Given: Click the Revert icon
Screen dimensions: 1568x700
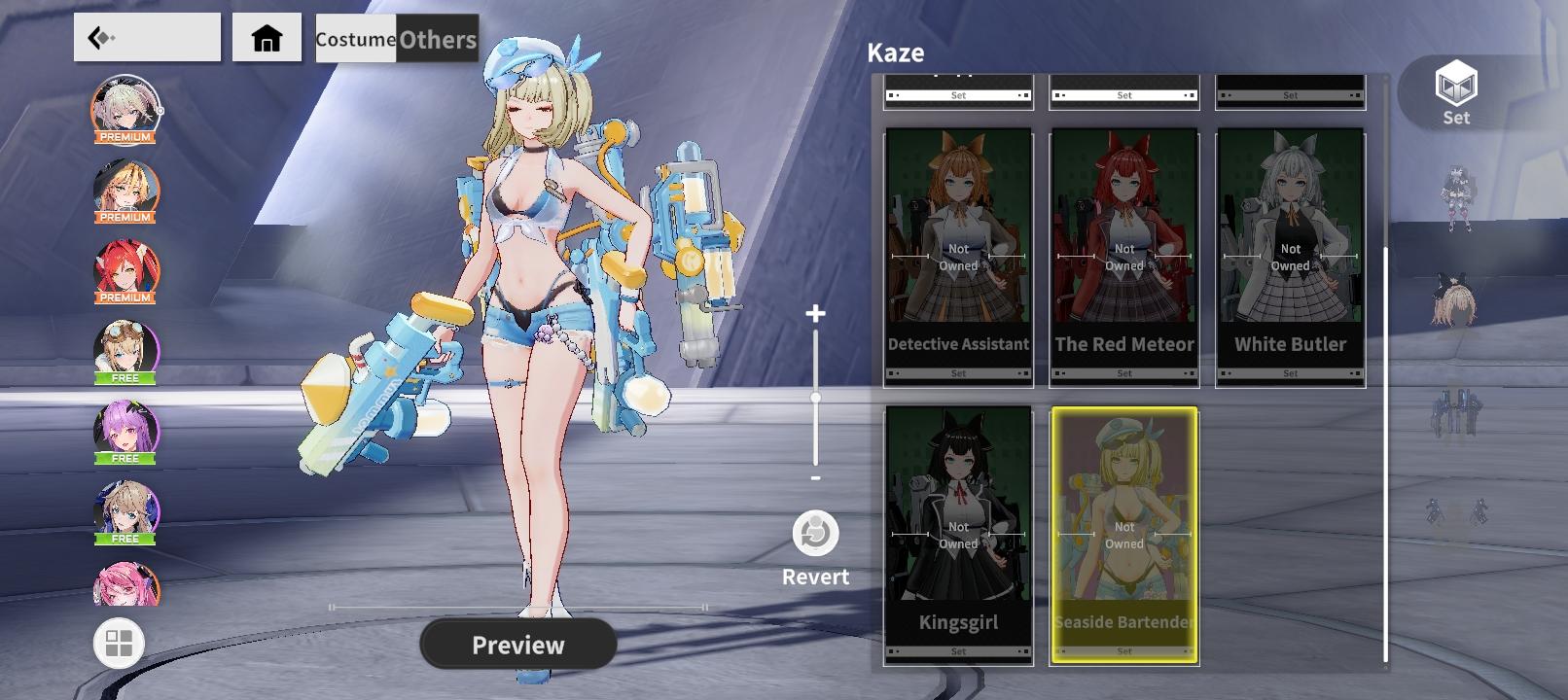Looking at the screenshot, I should (814, 533).
